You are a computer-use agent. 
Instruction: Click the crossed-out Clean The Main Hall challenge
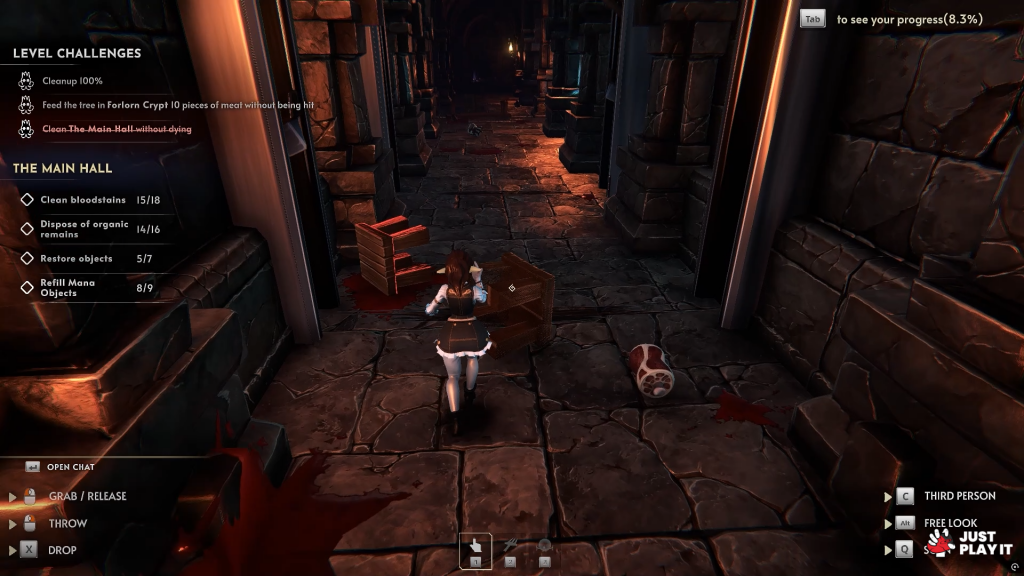pyautogui.click(x=116, y=129)
